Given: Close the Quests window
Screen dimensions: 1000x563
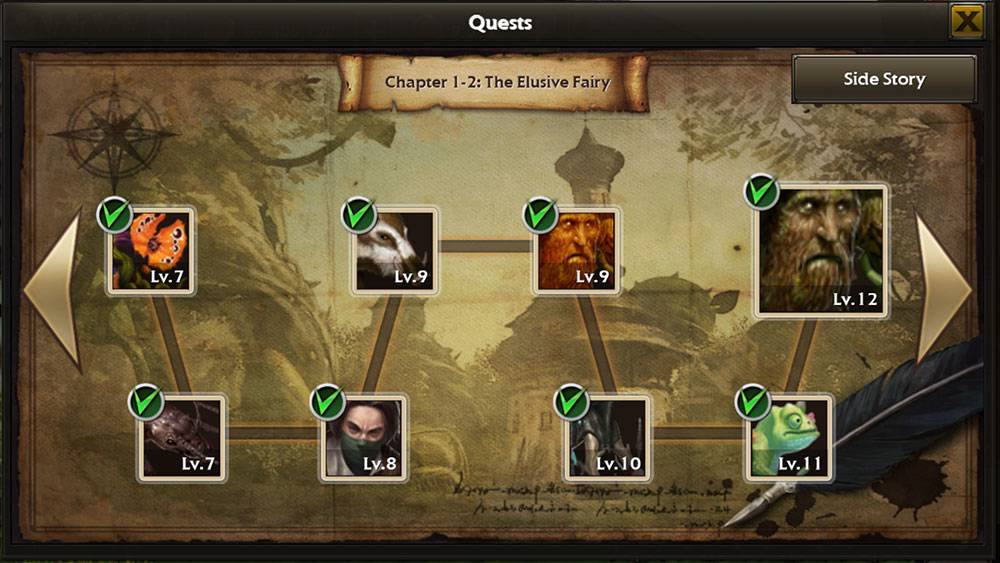Looking at the screenshot, I should pos(966,21).
